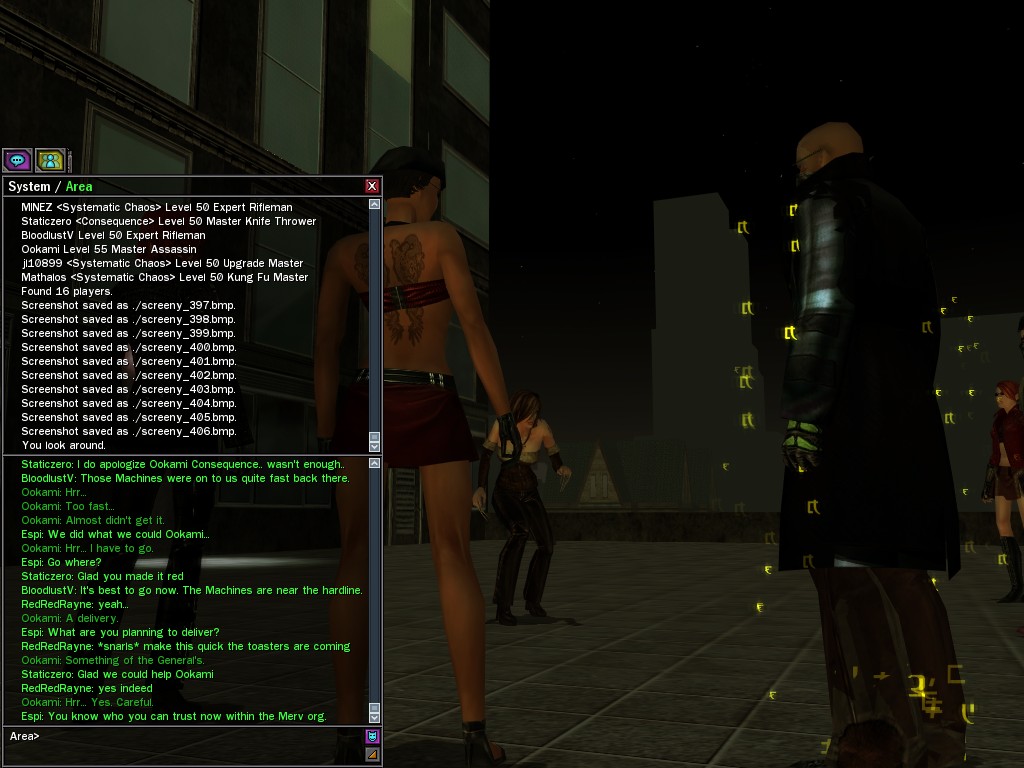The height and width of the screenshot is (768, 1024).
Task: Select the green Area channel label
Action: [79, 187]
